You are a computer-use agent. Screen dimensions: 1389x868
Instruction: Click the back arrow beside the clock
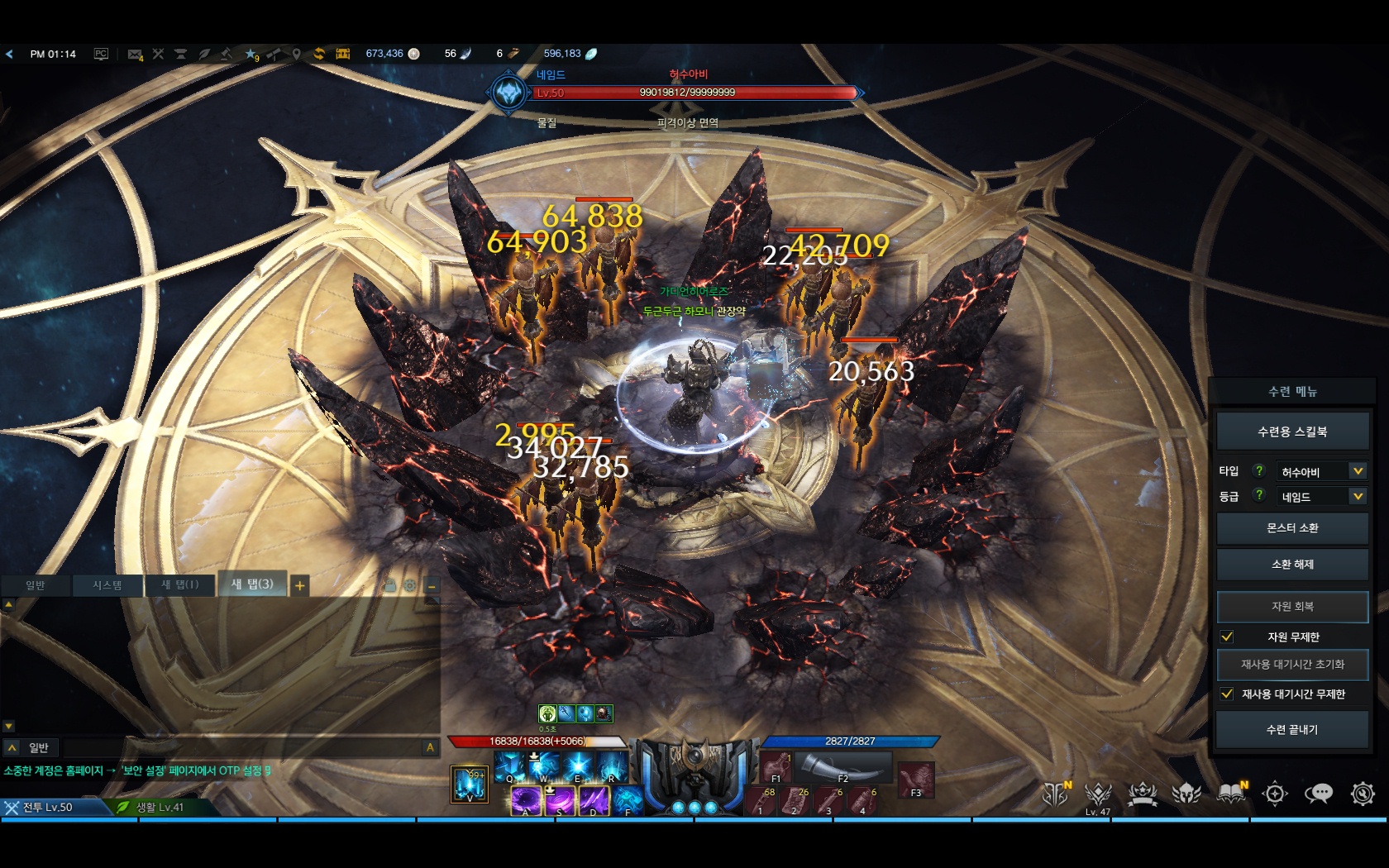[9, 54]
